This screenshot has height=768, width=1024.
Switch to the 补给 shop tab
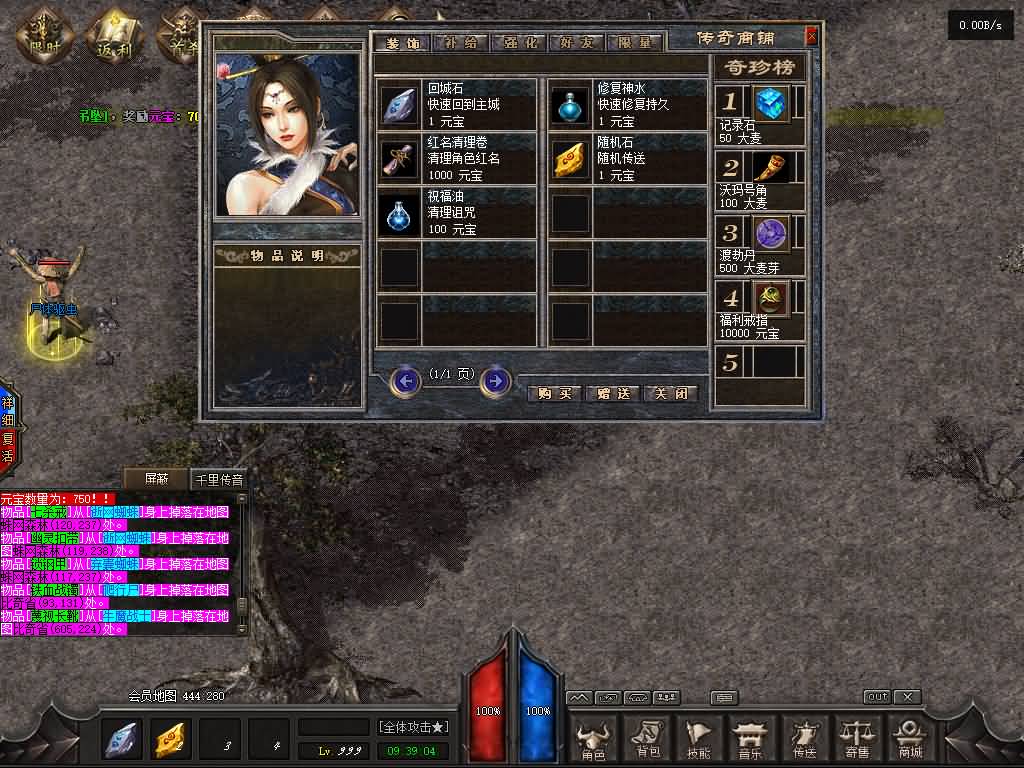point(462,43)
